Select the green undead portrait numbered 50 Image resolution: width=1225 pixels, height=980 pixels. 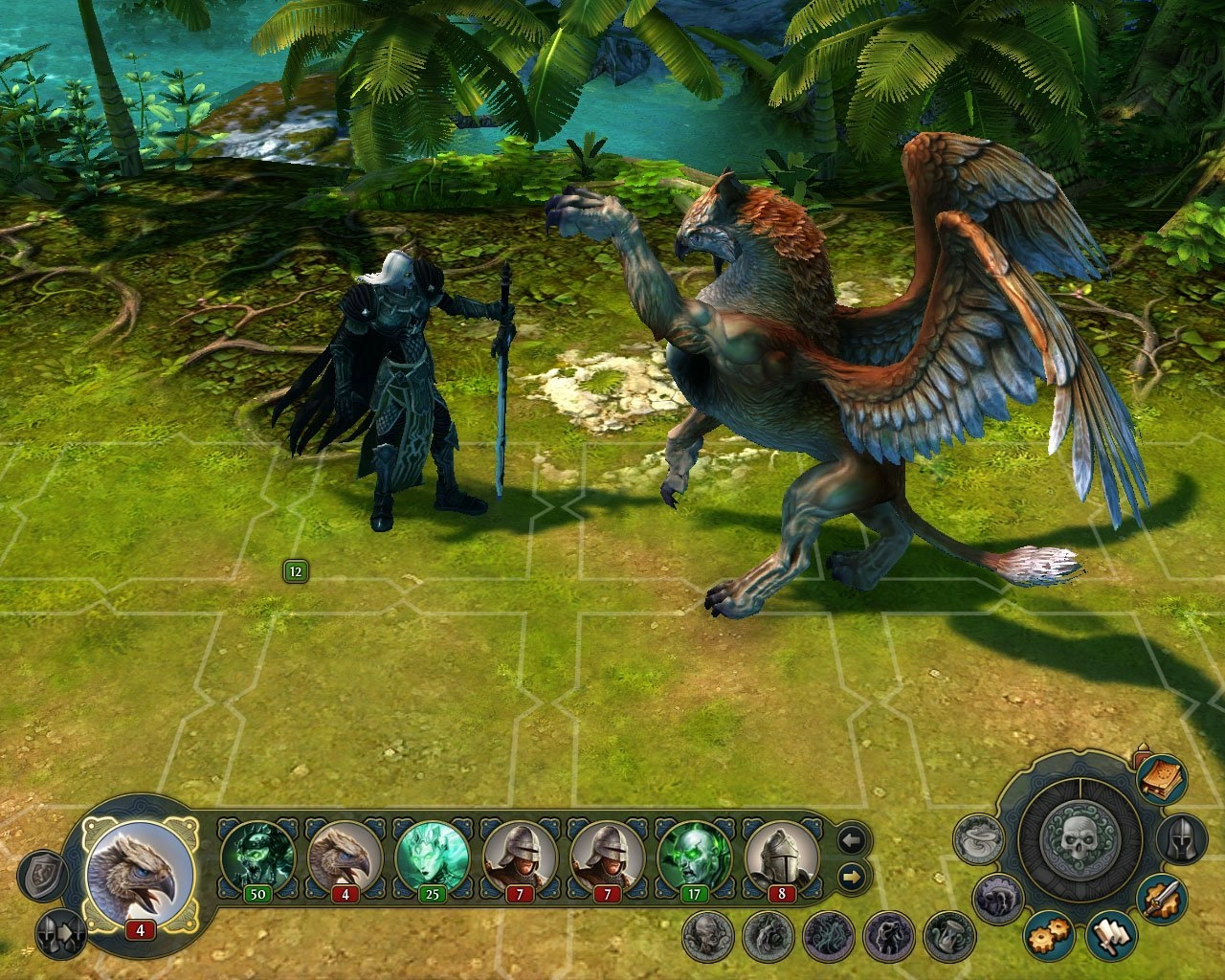(x=257, y=857)
